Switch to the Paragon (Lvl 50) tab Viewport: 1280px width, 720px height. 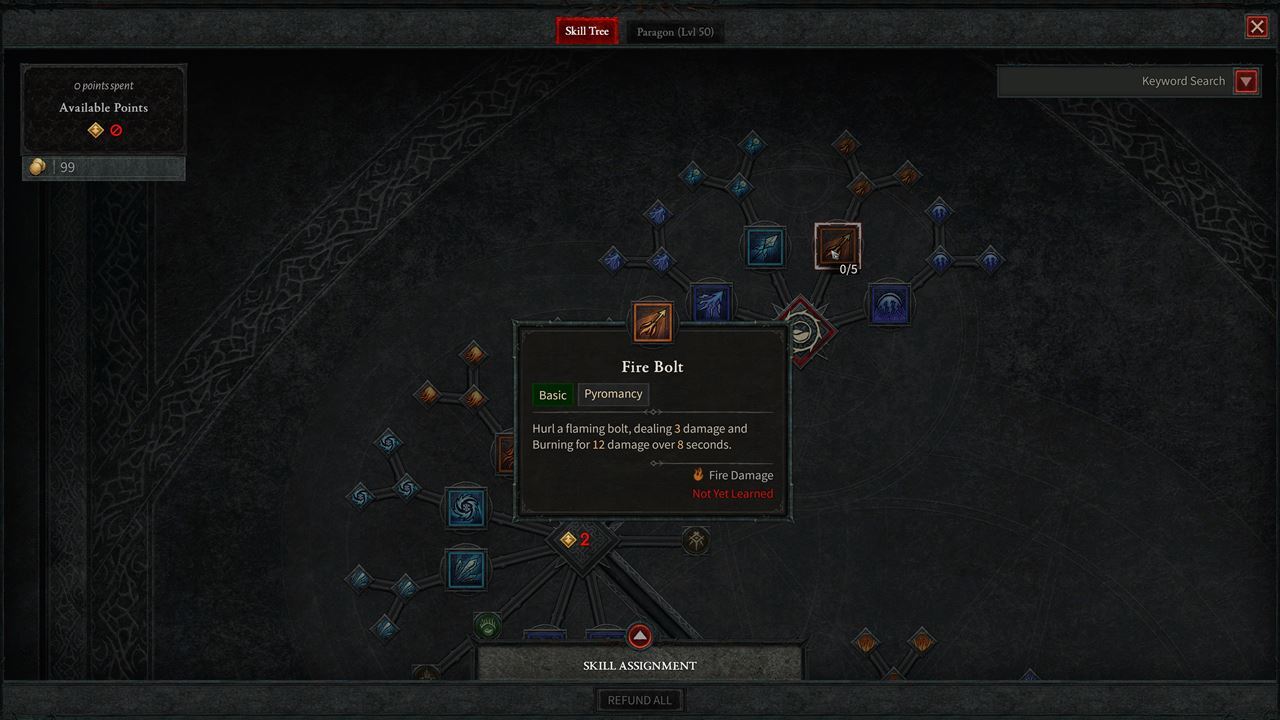coord(675,31)
